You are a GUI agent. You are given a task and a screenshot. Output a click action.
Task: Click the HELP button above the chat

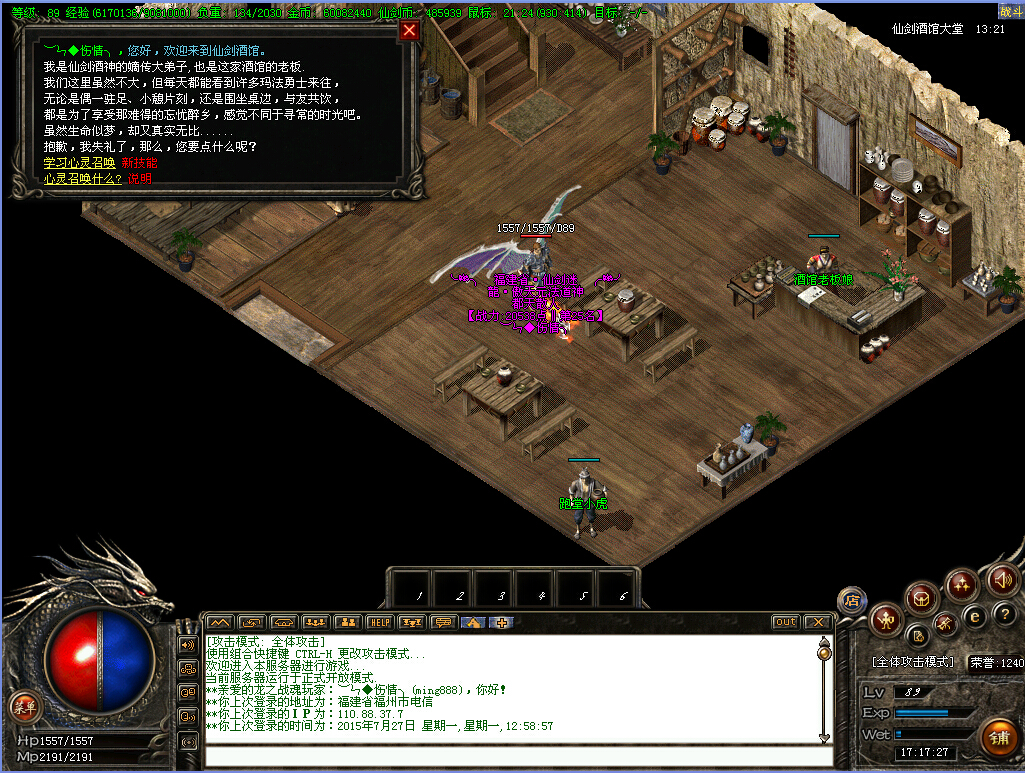(x=380, y=622)
